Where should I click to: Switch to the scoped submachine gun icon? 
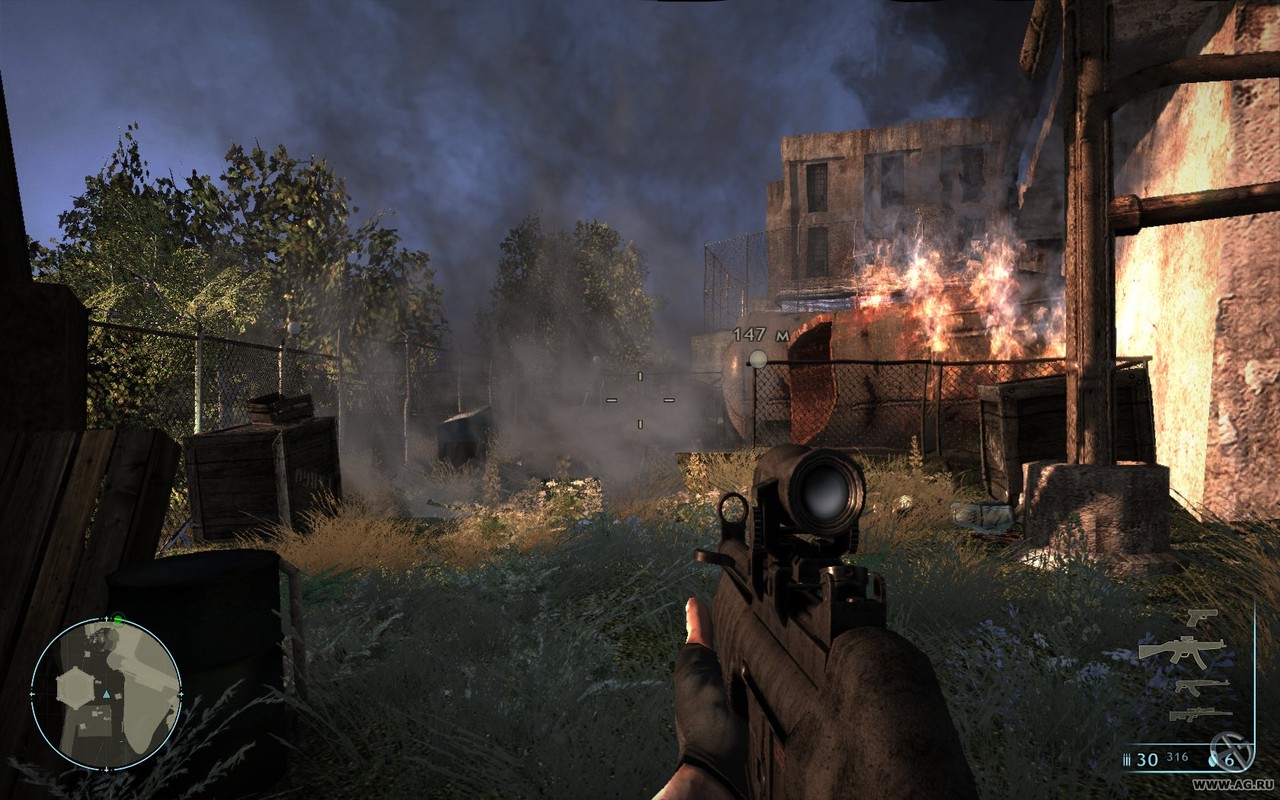coord(1181,650)
